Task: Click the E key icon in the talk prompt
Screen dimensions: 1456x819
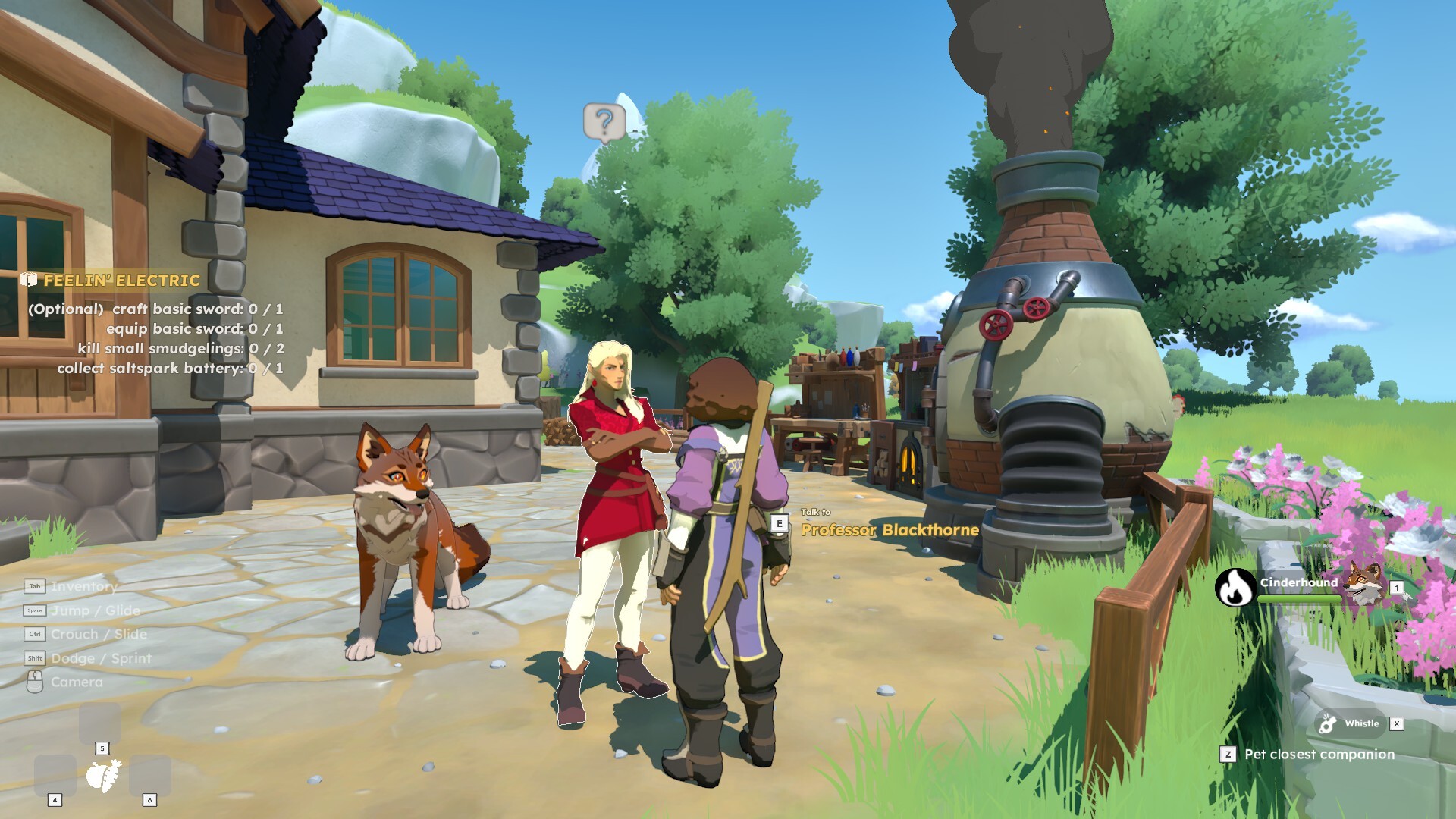Action: (x=778, y=522)
